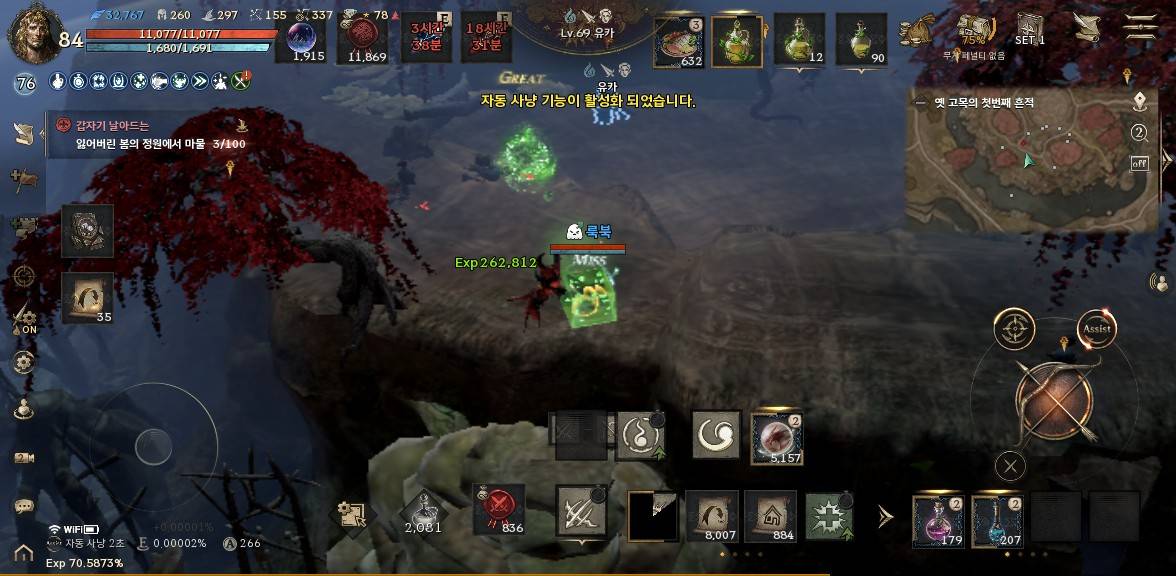Use the scroll item with 8,007 count
This screenshot has height=576, width=1176.
(x=712, y=515)
